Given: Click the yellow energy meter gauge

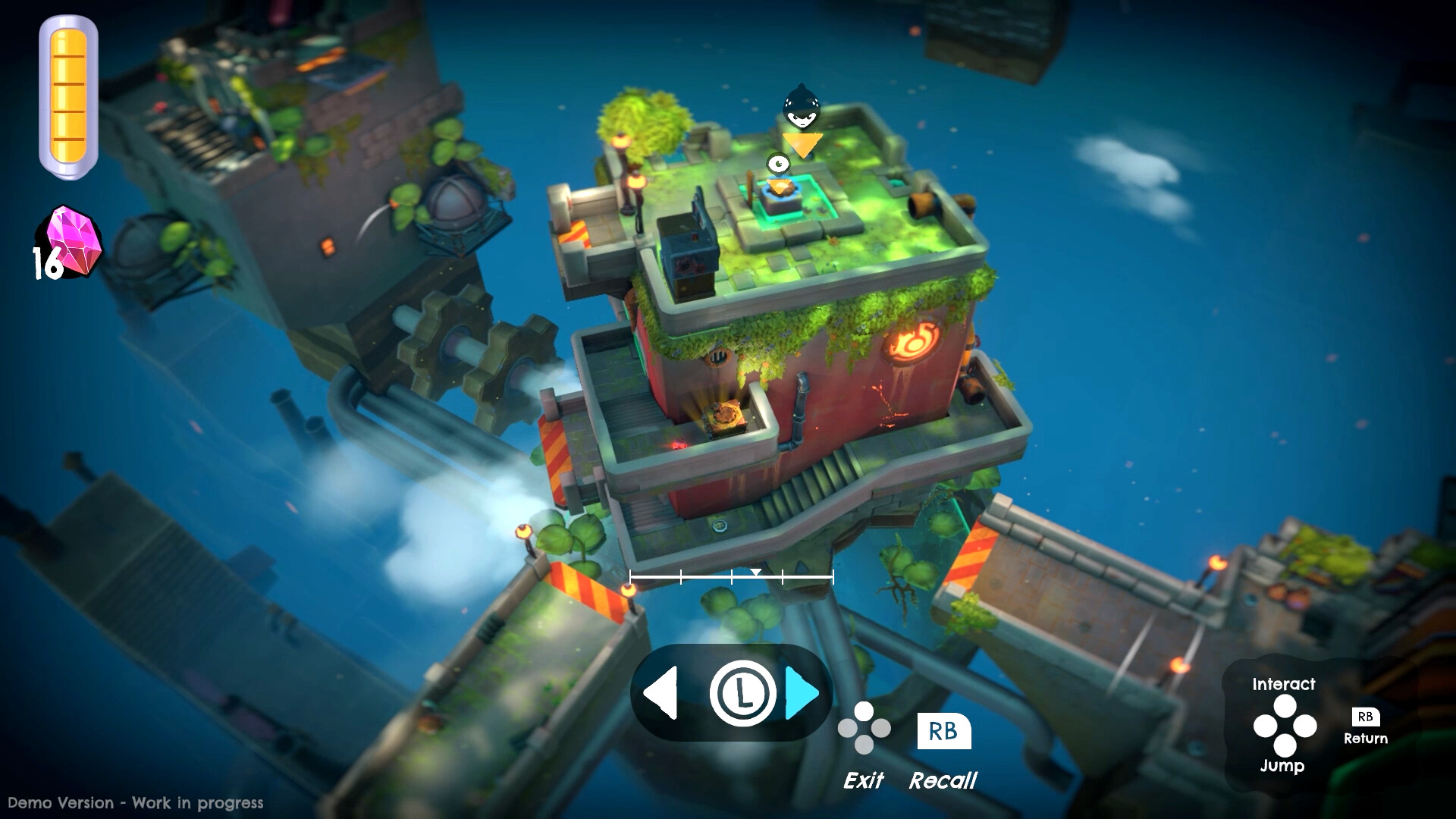Looking at the screenshot, I should click(x=68, y=95).
